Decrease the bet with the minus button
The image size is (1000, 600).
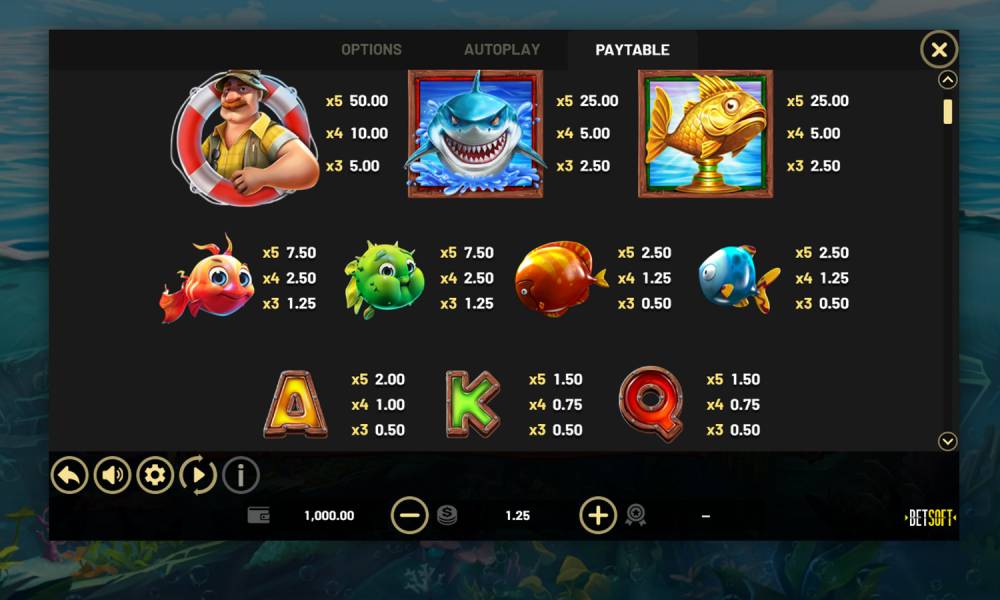[409, 515]
